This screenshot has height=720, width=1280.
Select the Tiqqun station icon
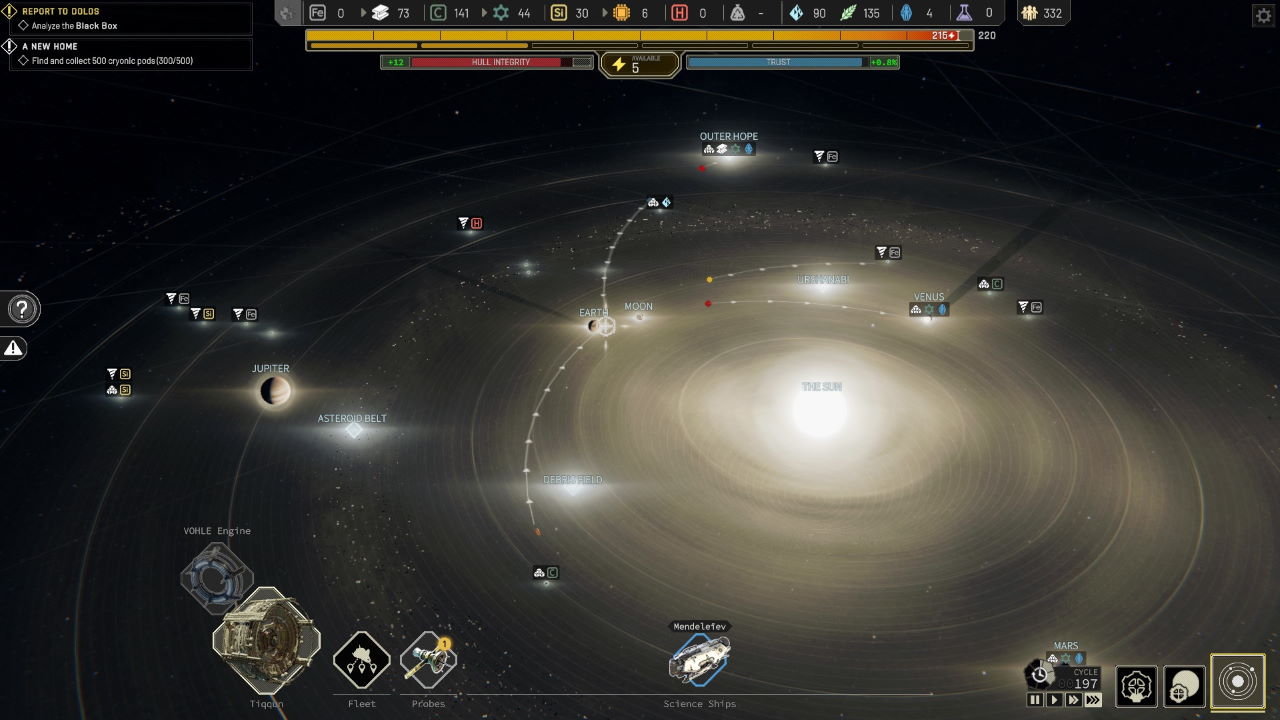point(267,640)
